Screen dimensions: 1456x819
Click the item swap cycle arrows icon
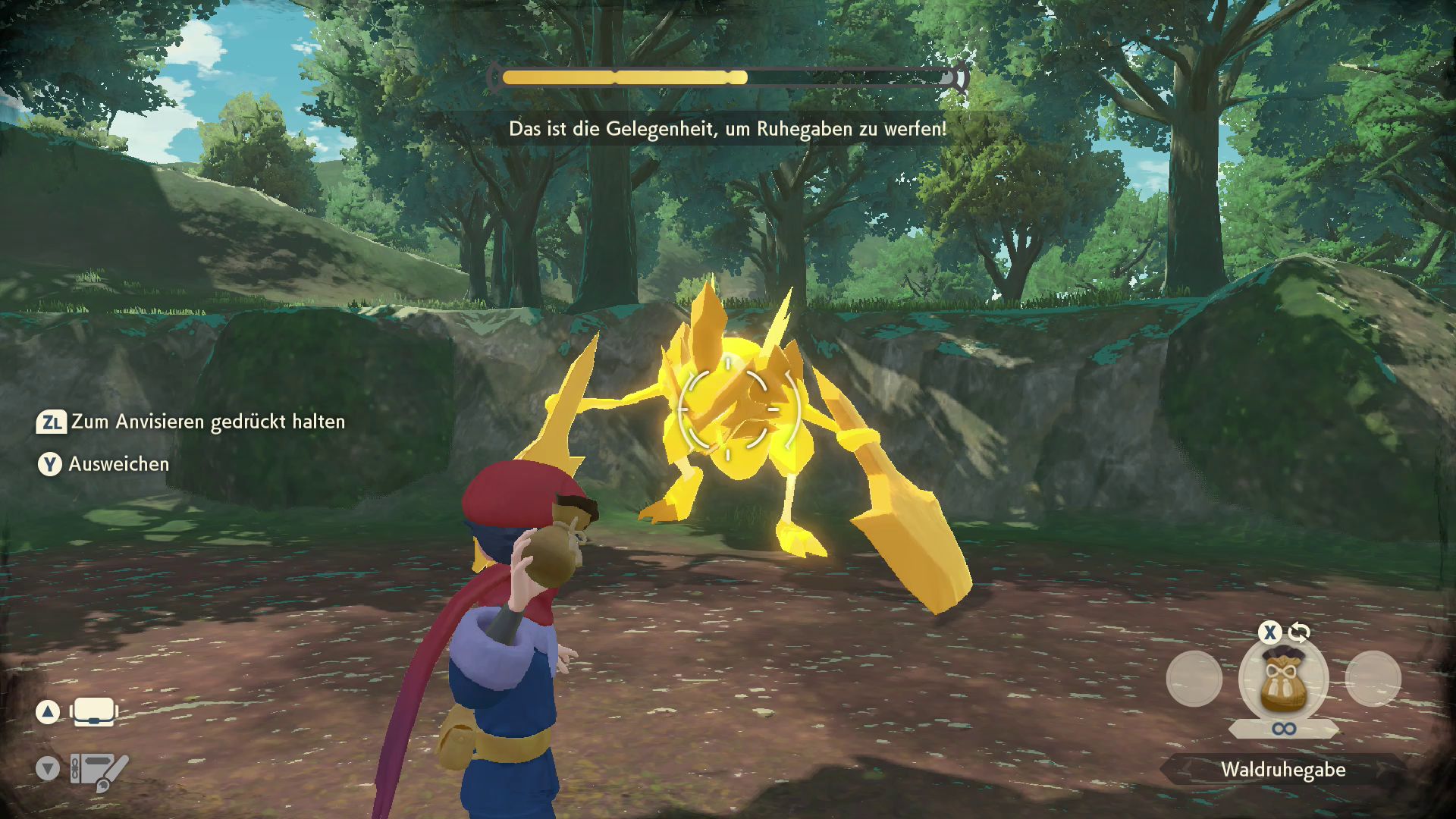click(x=1299, y=633)
